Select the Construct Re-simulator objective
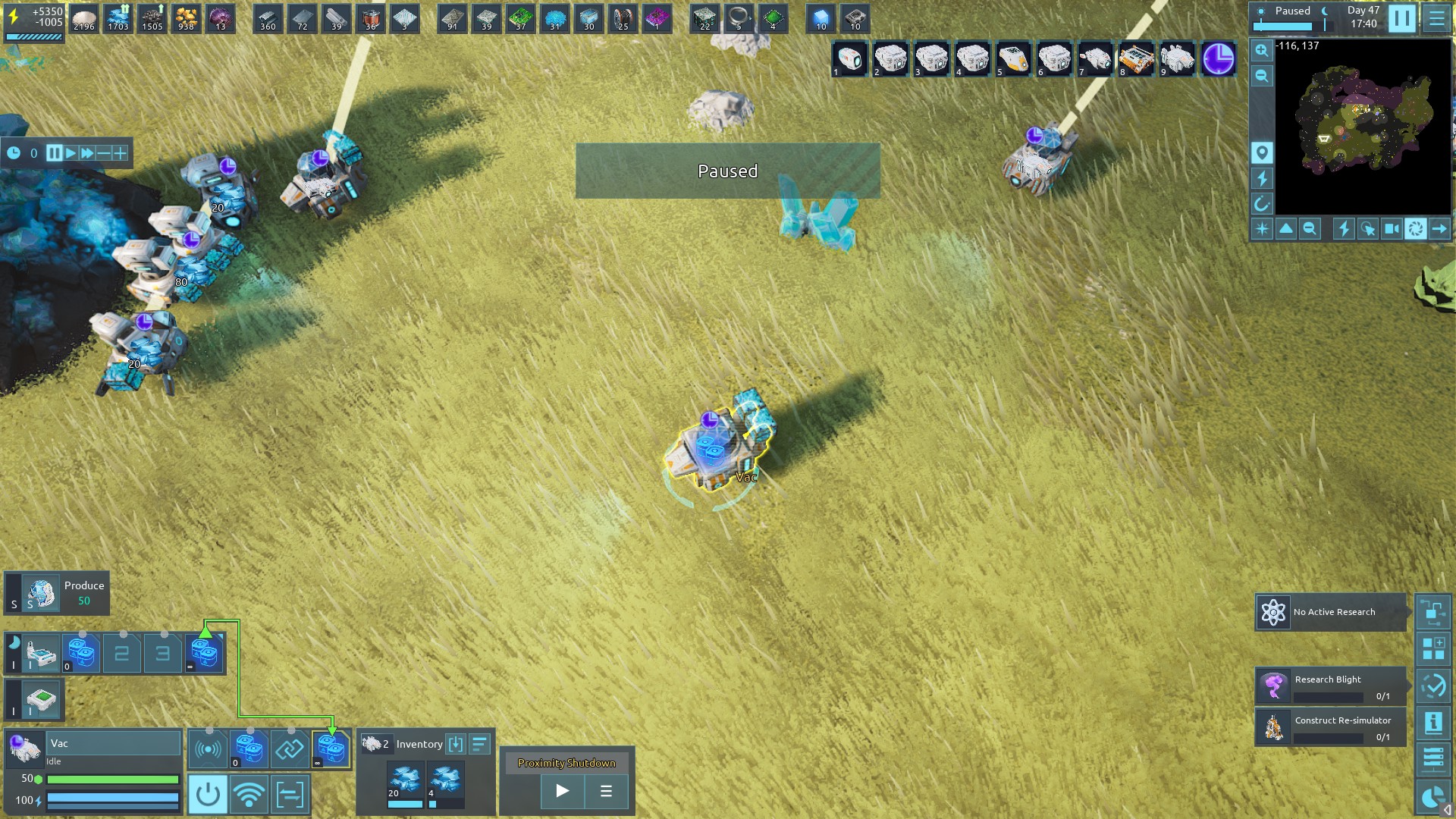1456x819 pixels. tap(1331, 727)
